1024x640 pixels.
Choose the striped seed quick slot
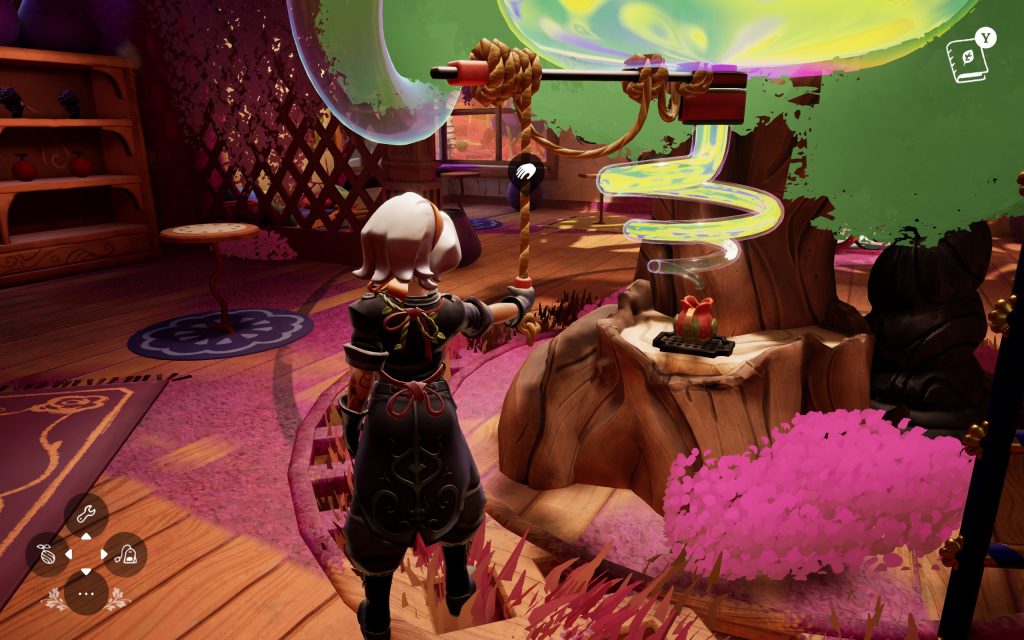(47, 554)
